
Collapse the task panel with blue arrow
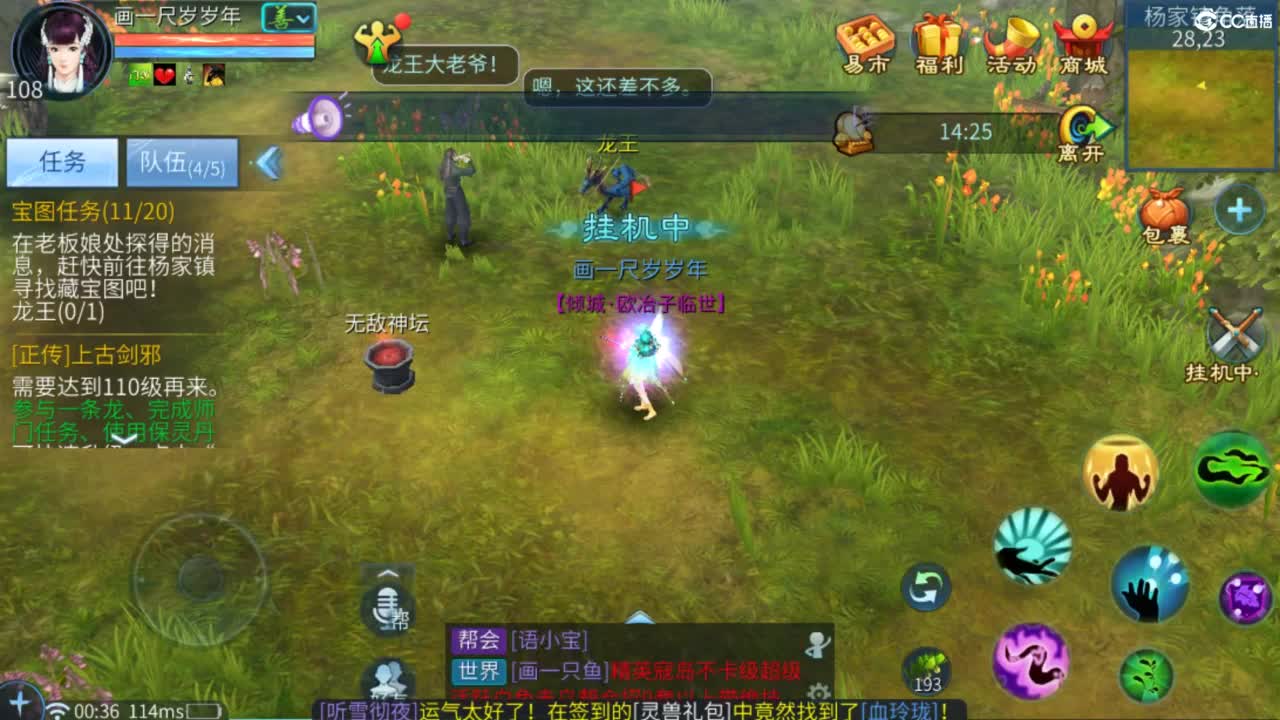[x=269, y=164]
